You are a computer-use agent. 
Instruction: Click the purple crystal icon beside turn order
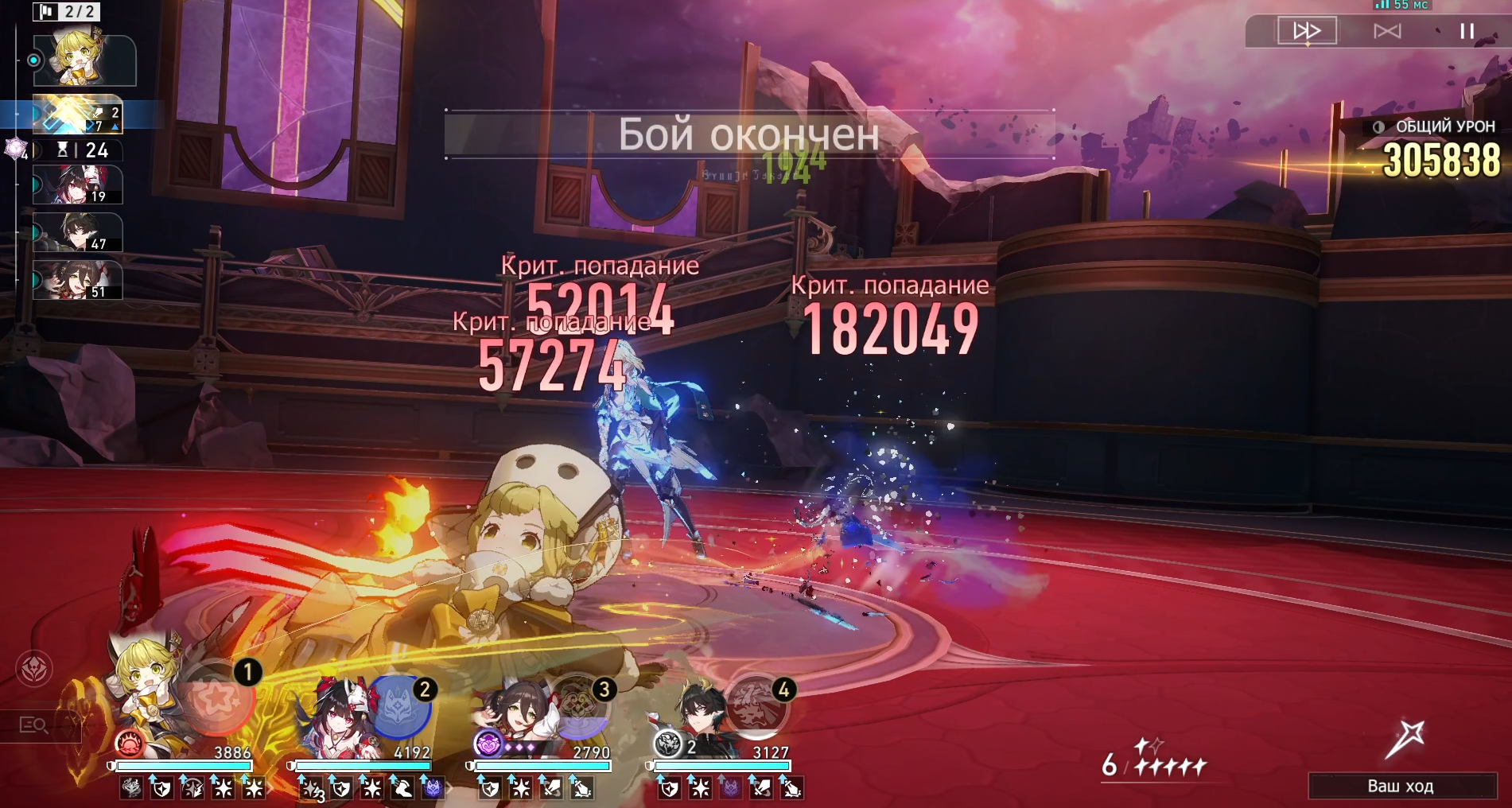pyautogui.click(x=15, y=148)
